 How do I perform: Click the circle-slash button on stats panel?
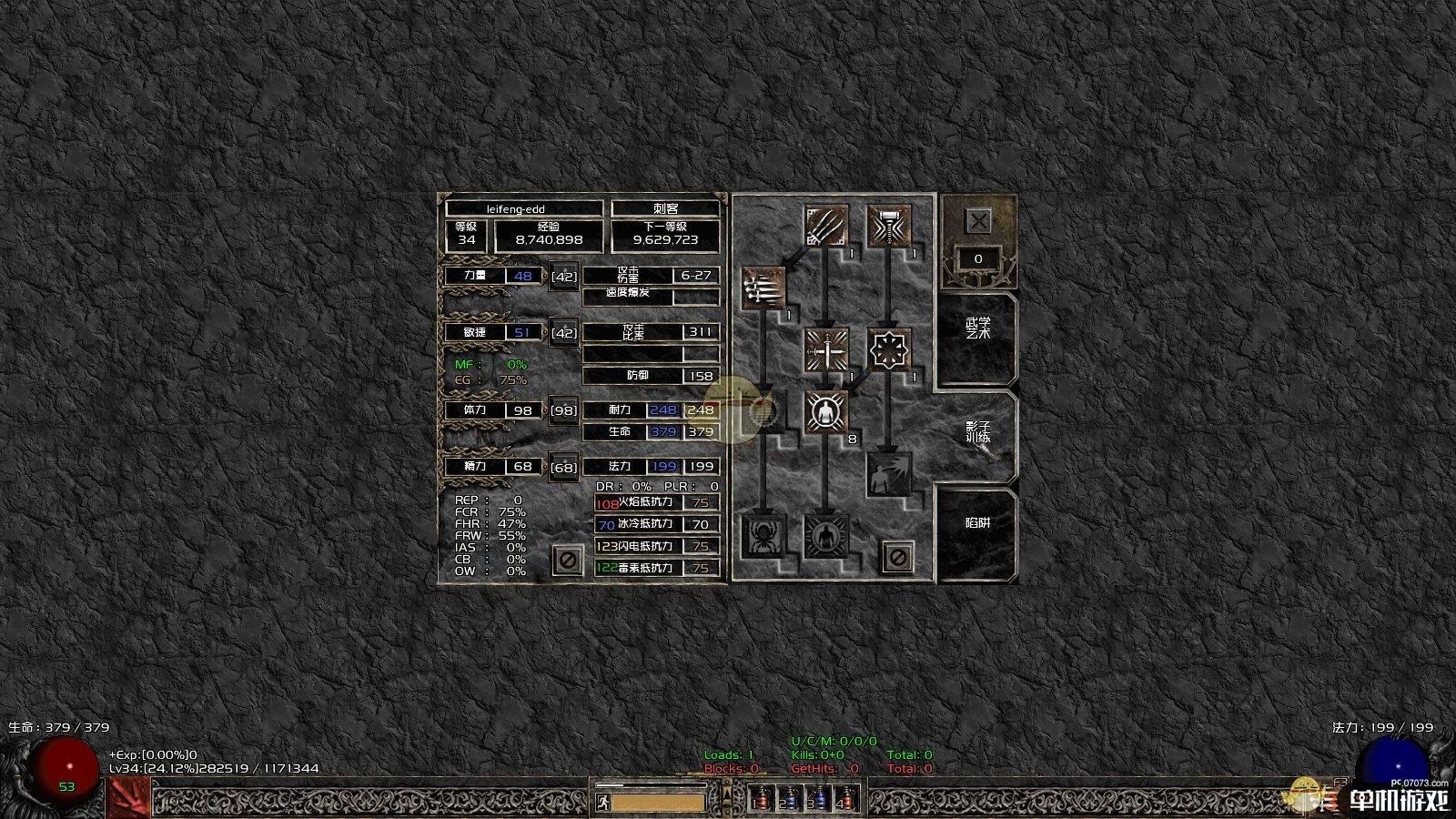tap(568, 560)
